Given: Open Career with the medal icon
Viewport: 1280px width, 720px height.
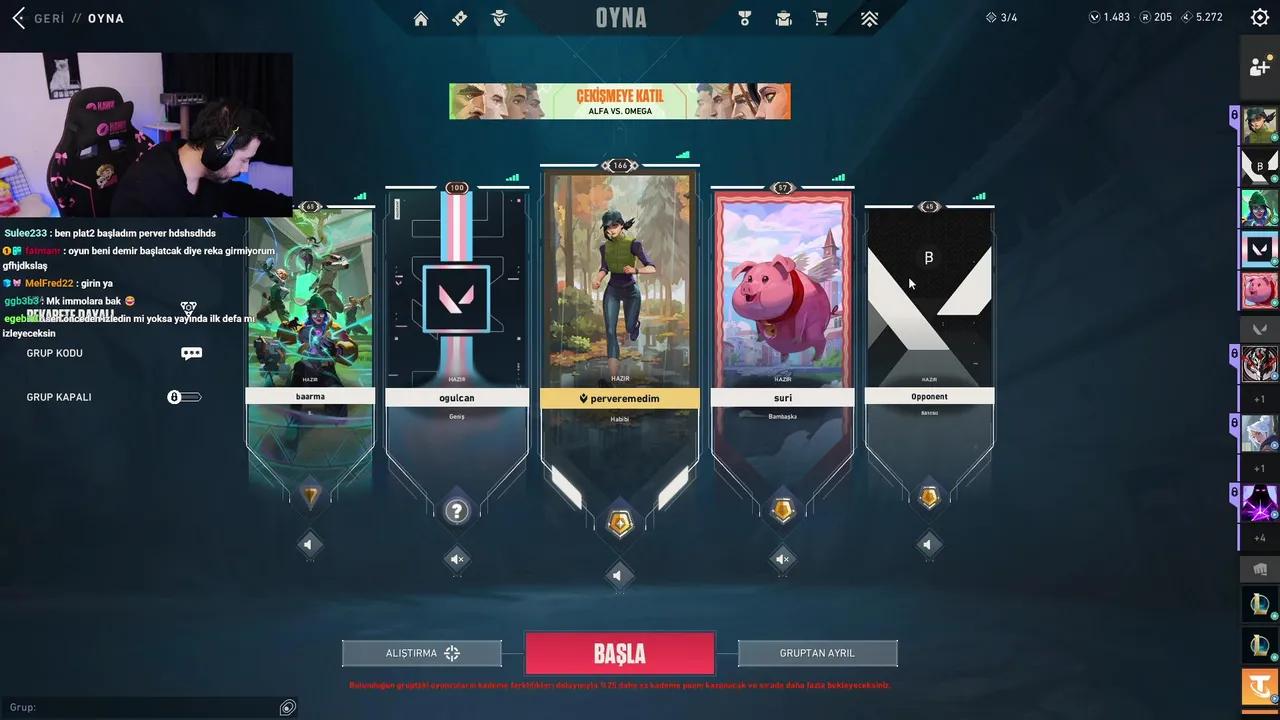Looking at the screenshot, I should coord(744,18).
